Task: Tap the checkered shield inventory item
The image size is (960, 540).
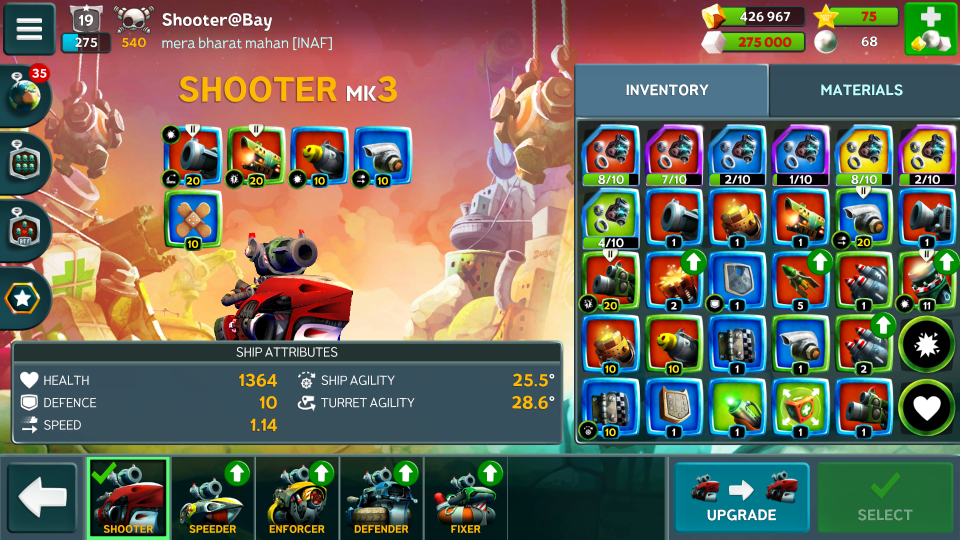Action: click(737, 345)
